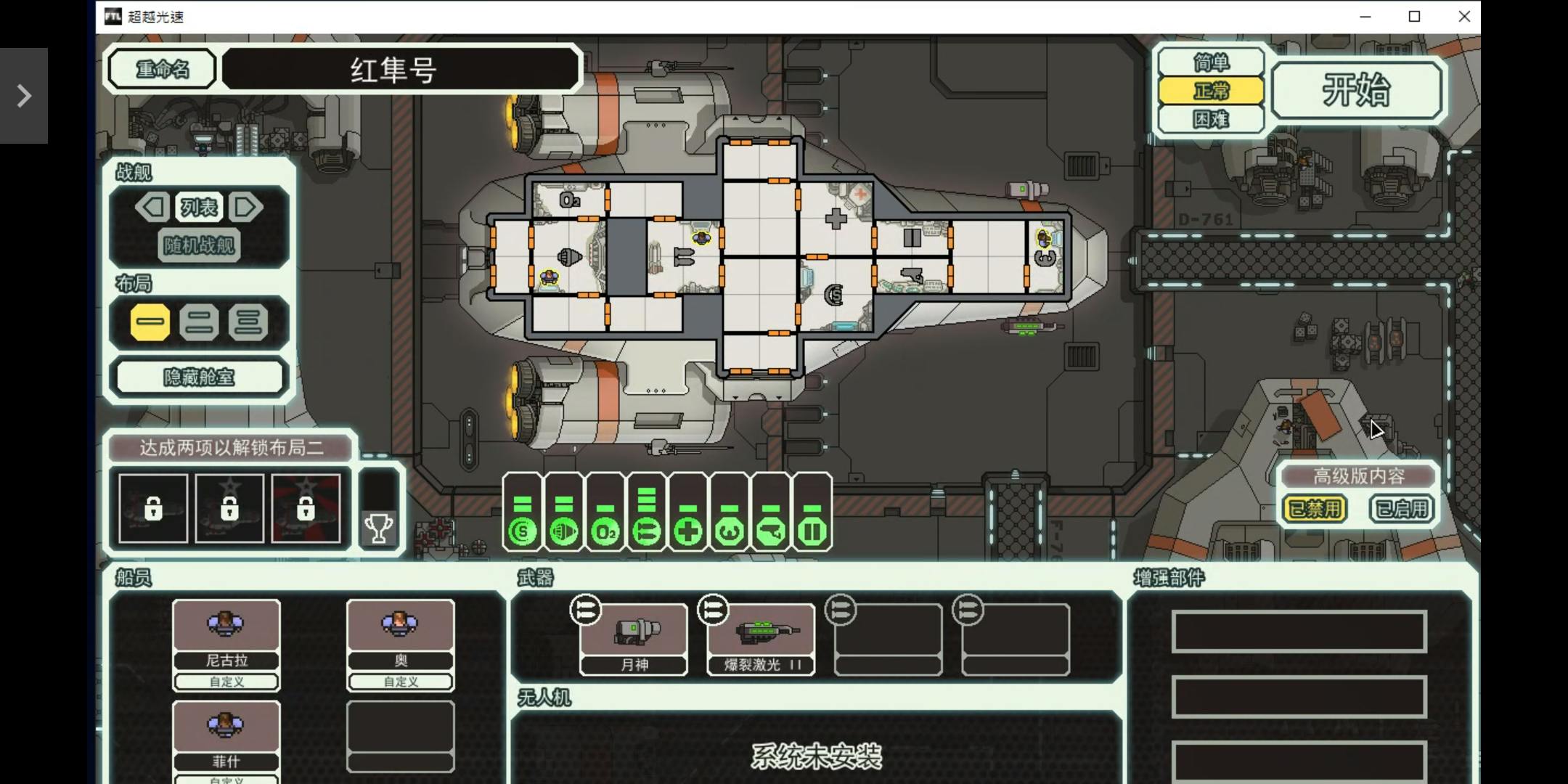Open the trophy achievements icon

tap(378, 528)
